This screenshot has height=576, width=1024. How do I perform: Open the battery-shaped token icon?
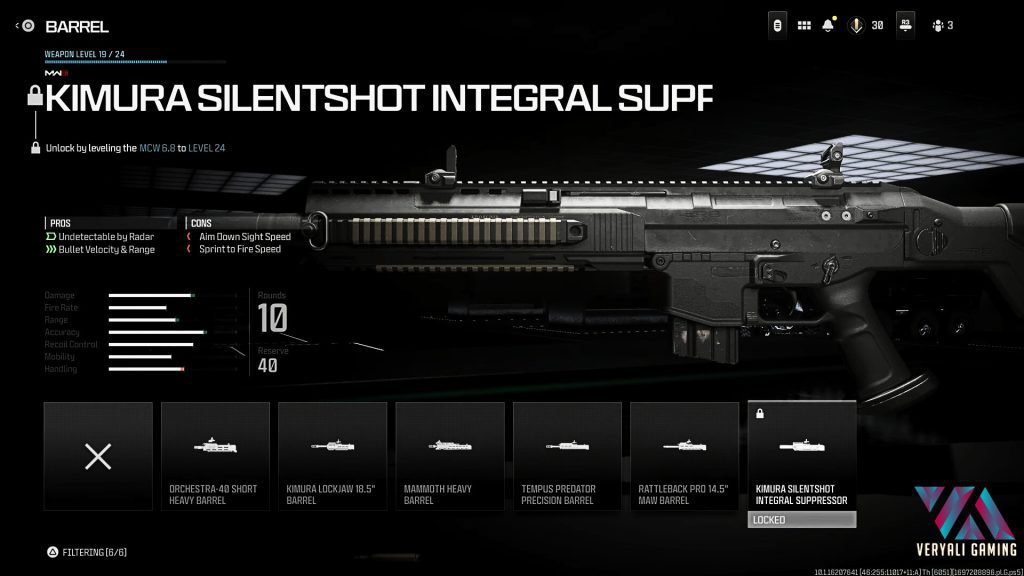[x=776, y=25]
